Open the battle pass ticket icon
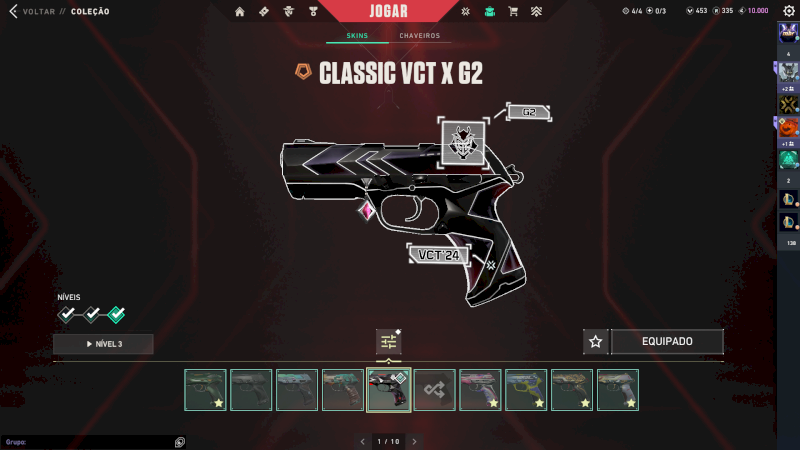This screenshot has width=800, height=450. [x=264, y=12]
